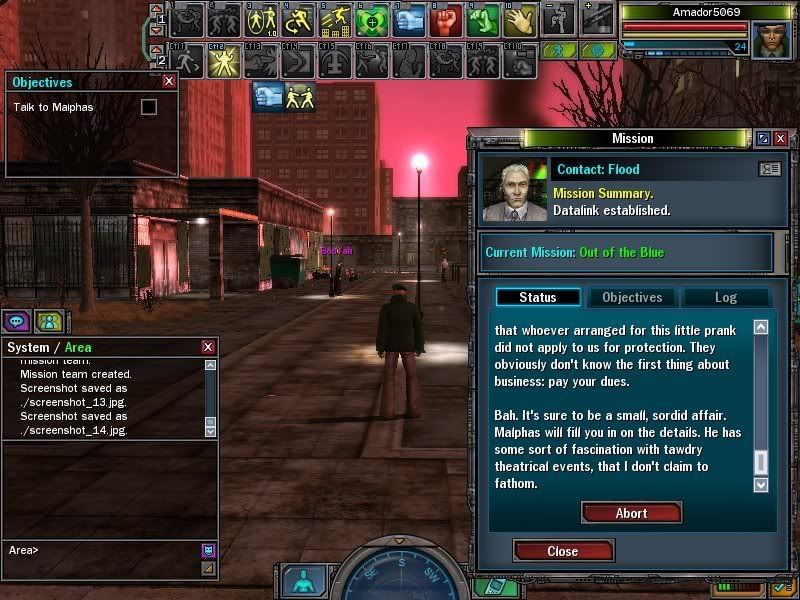Click the contact details icon beside Flood
Screen dimensions: 800x600
click(x=769, y=169)
